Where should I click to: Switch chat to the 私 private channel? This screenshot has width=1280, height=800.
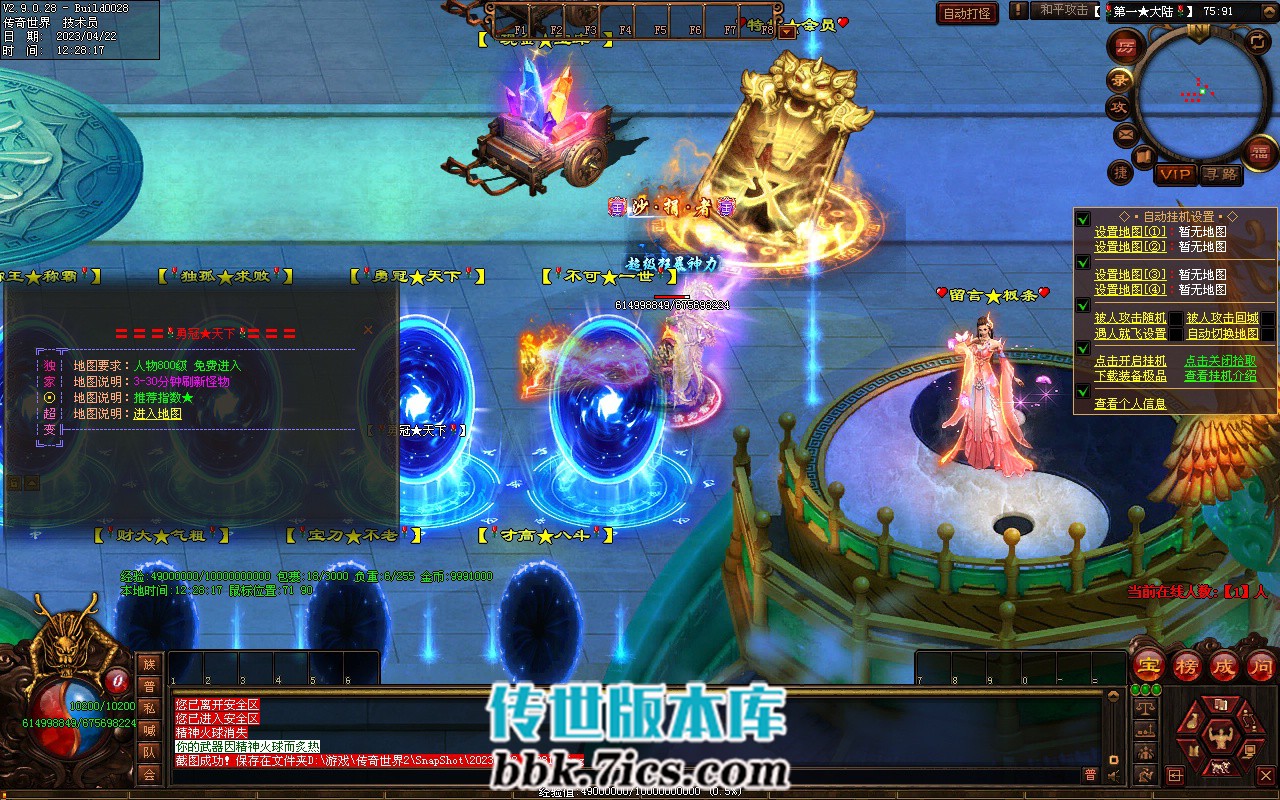click(x=149, y=708)
